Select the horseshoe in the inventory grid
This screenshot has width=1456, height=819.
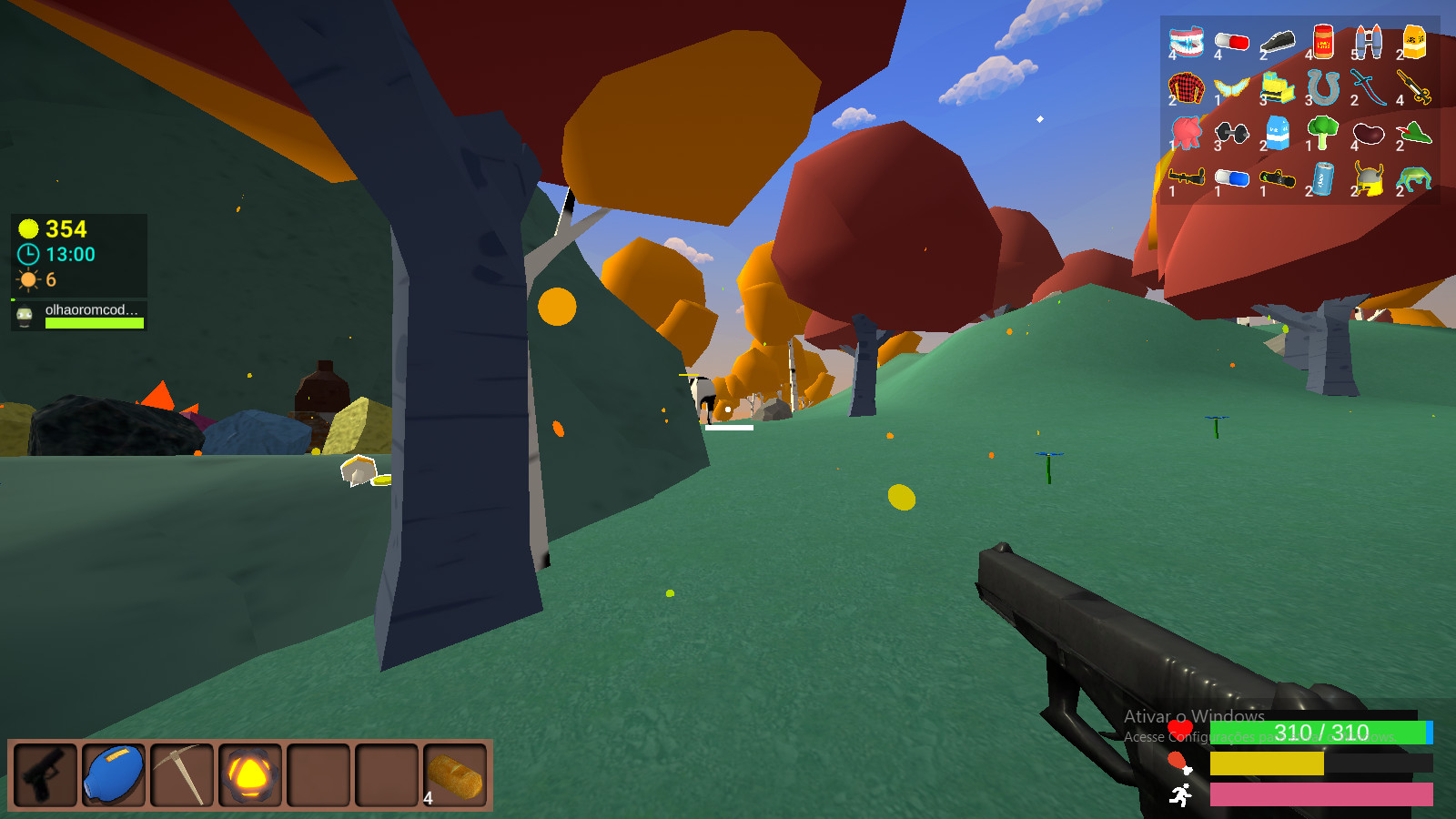tap(1323, 86)
